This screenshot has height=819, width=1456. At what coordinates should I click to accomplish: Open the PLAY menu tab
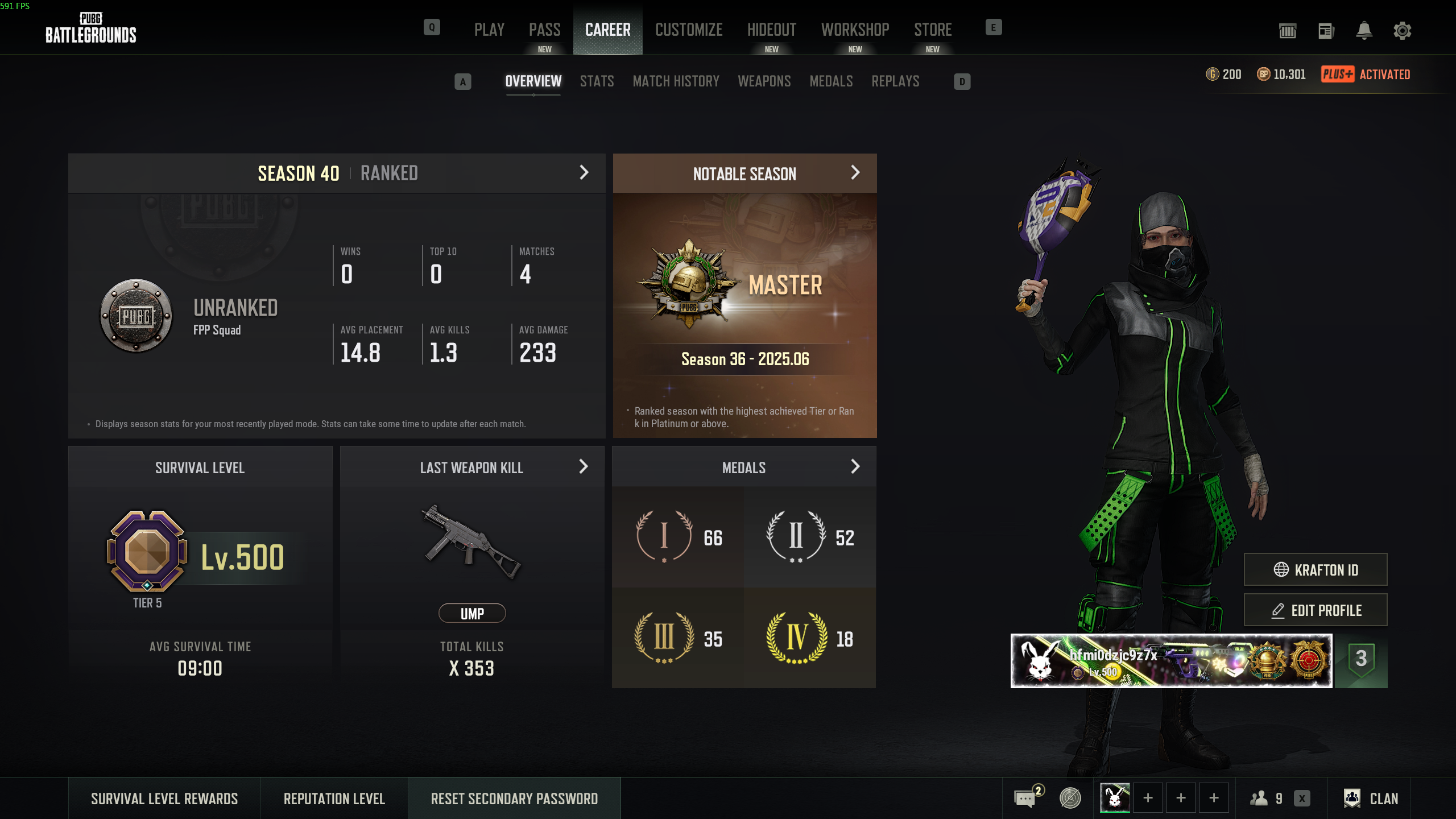pyautogui.click(x=489, y=30)
